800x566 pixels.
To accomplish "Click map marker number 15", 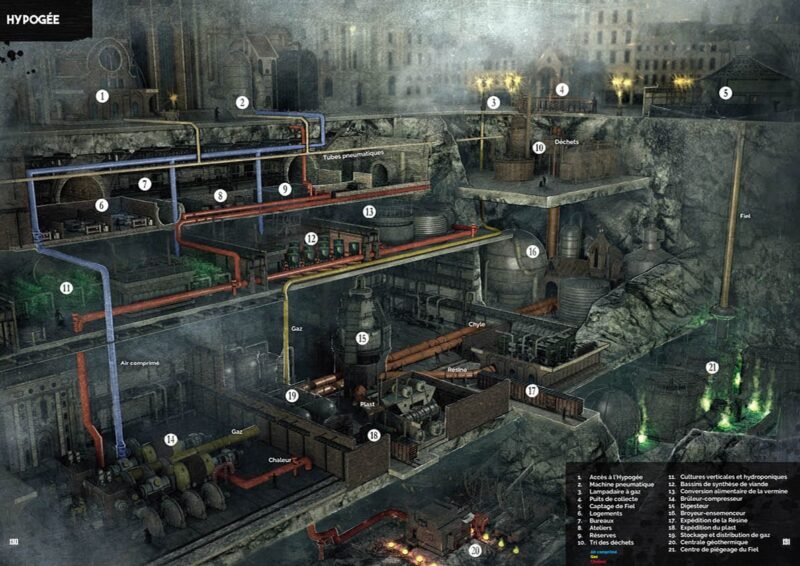I will tap(362, 339).
